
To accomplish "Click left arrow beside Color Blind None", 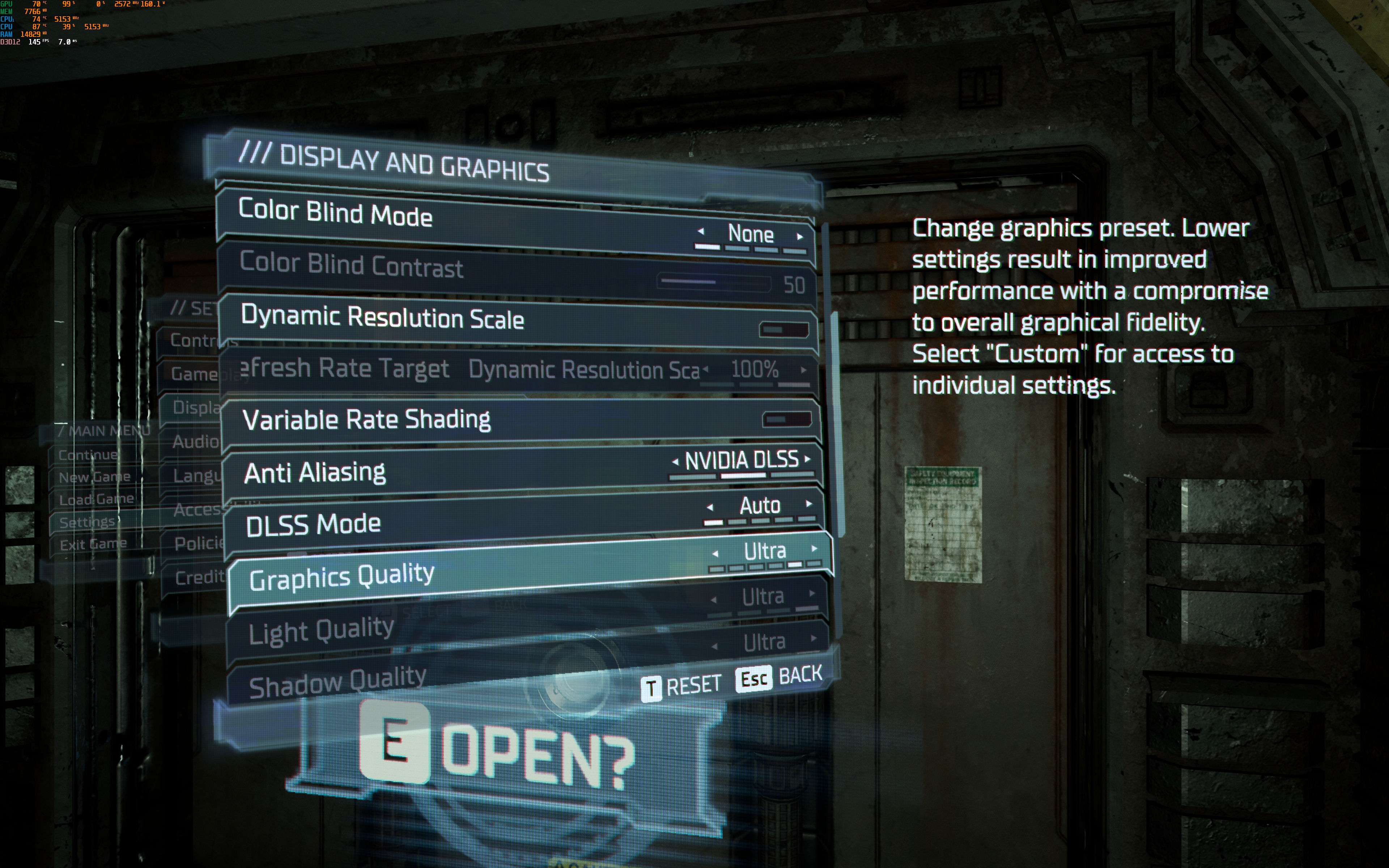I will [701, 231].
